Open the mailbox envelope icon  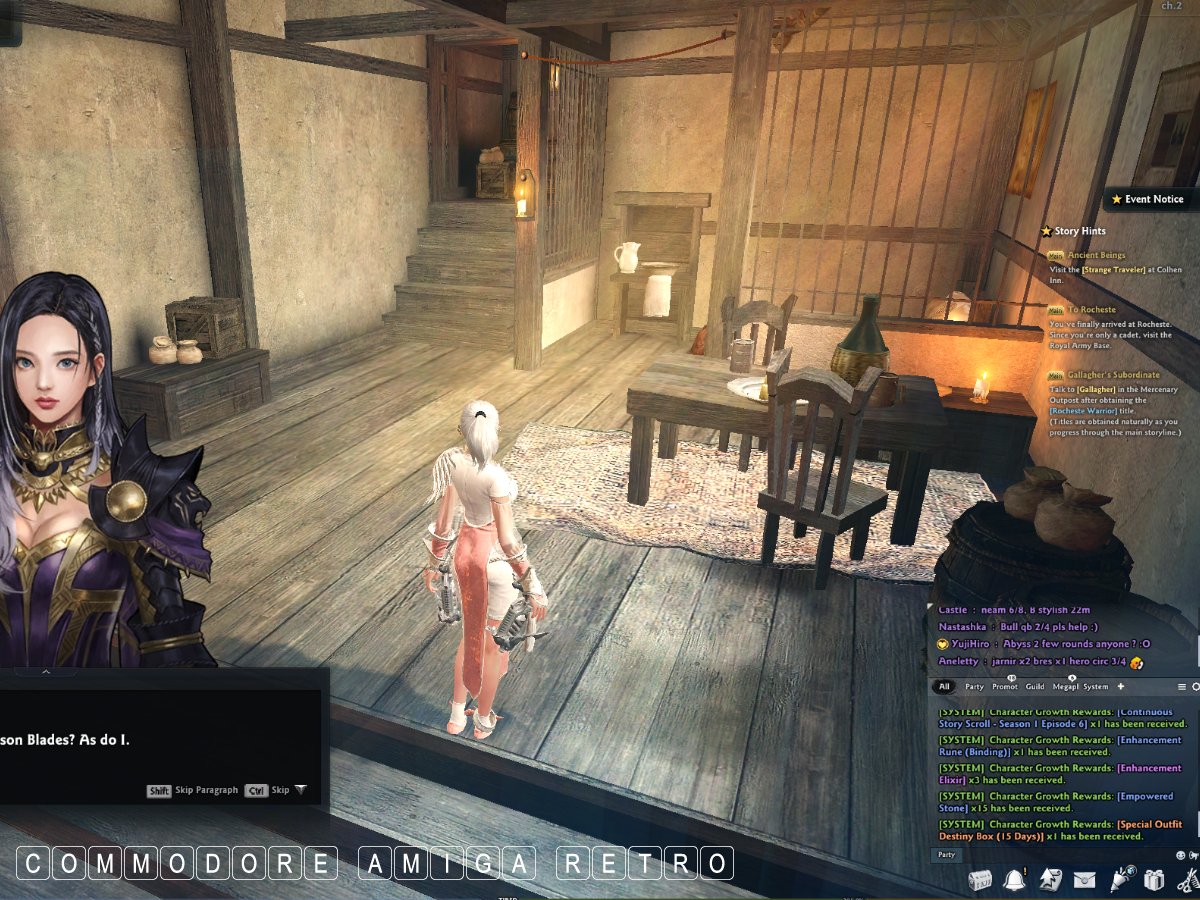point(1084,880)
